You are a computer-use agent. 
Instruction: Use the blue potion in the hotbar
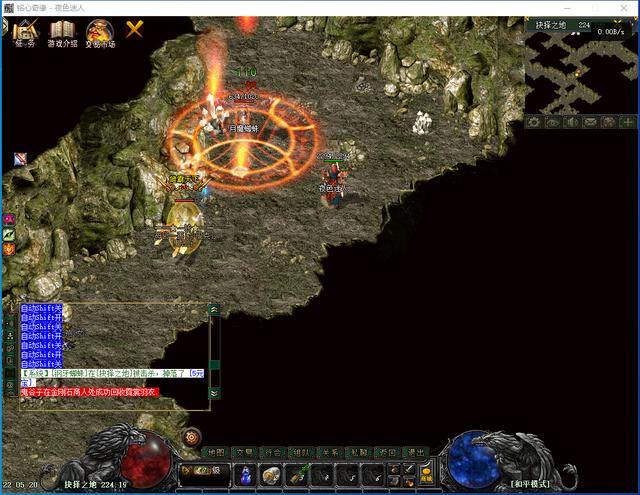245,475
